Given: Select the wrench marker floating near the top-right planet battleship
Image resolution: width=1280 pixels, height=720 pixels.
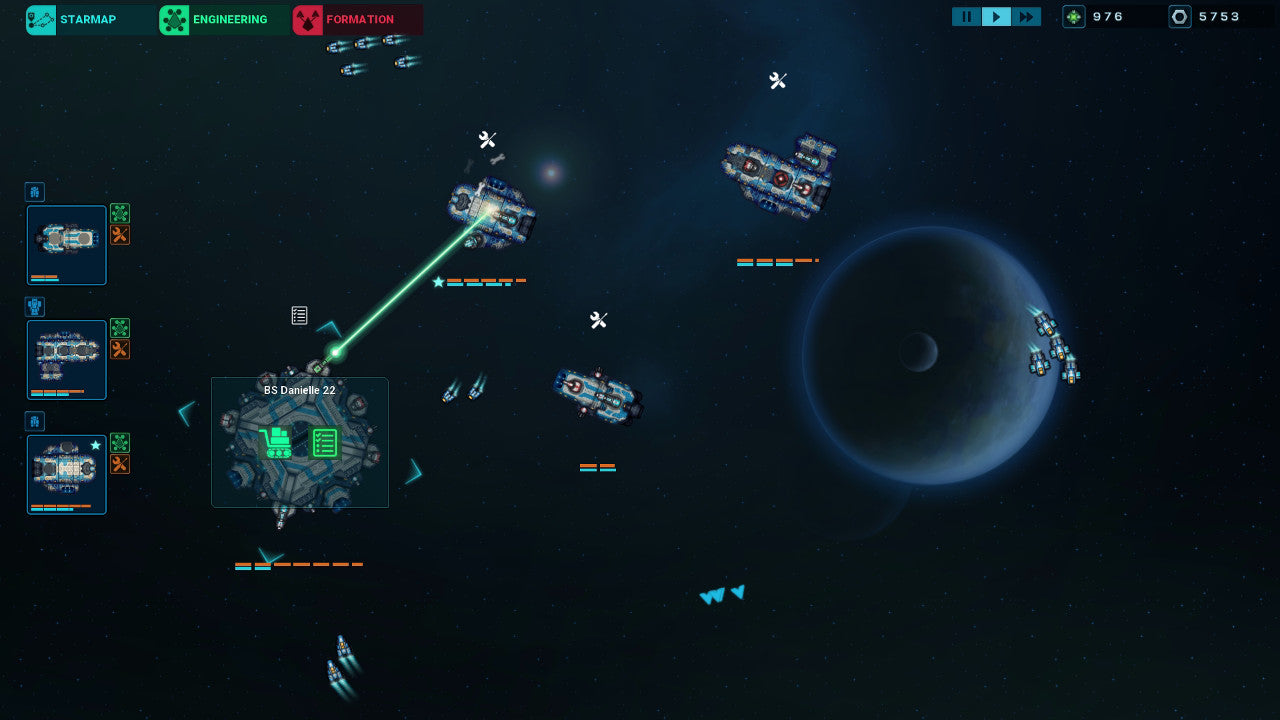Looking at the screenshot, I should (779, 81).
